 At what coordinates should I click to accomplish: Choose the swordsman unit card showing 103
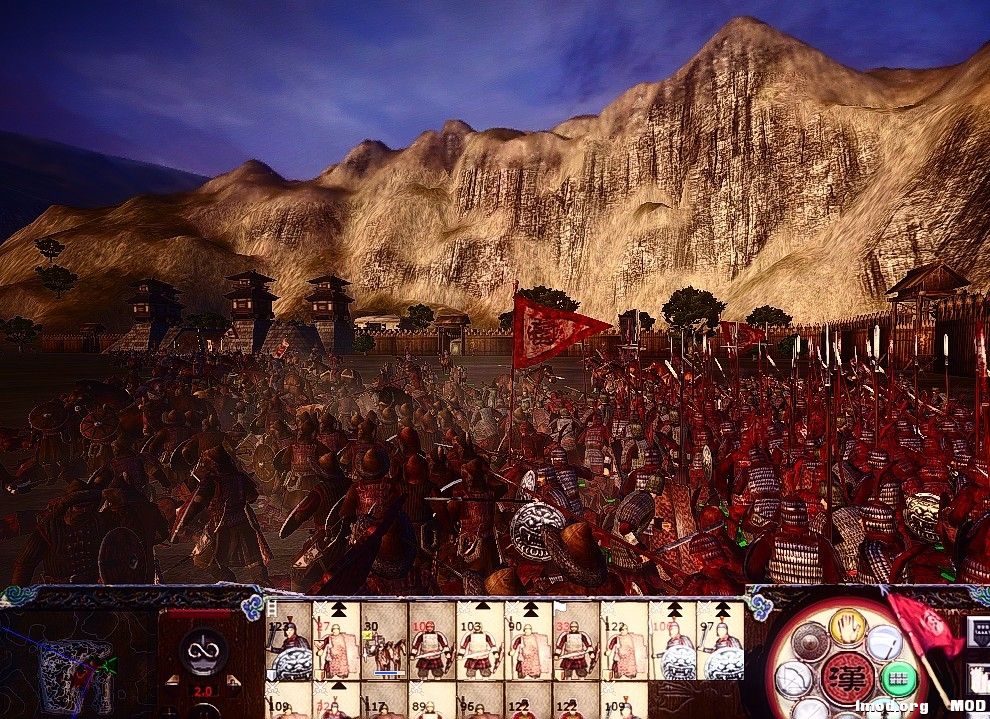(x=480, y=642)
